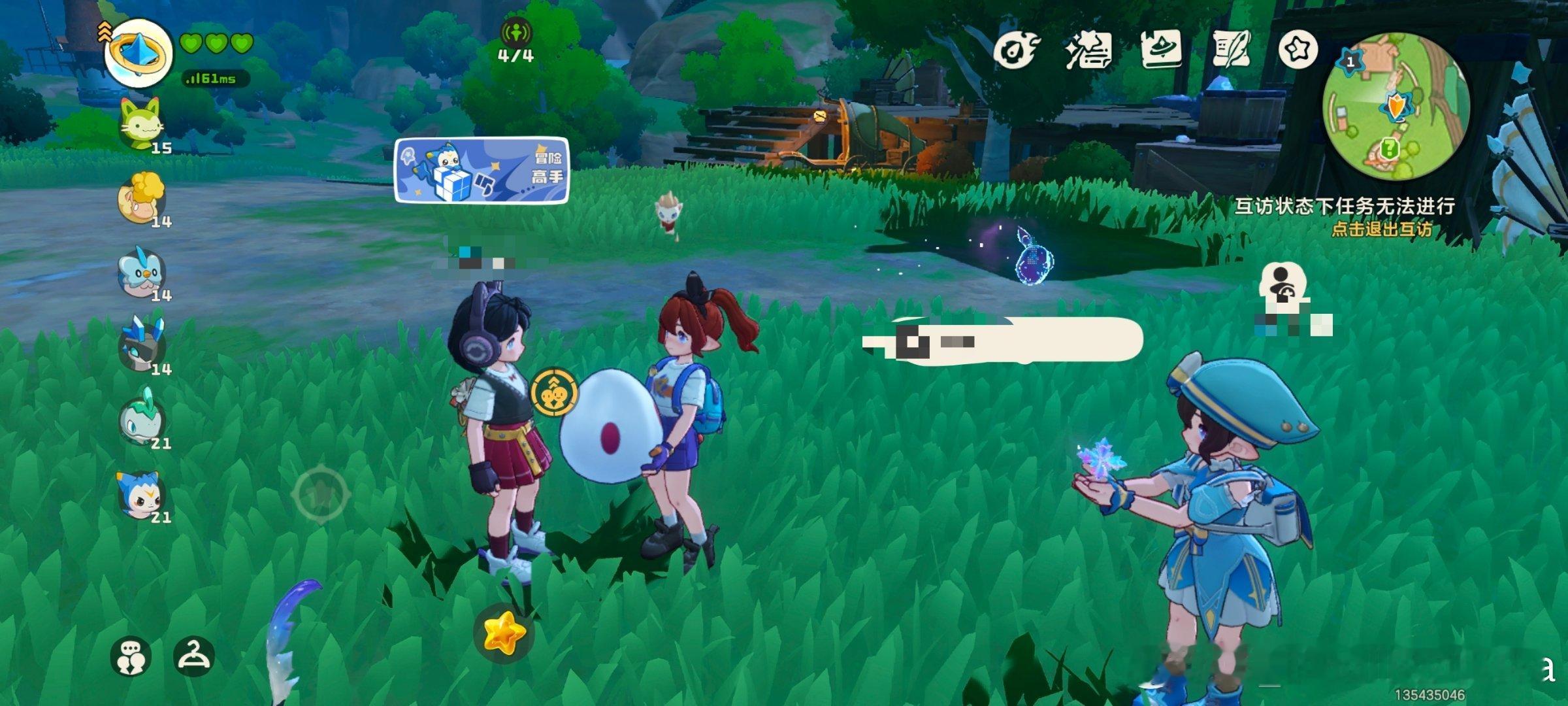
Task: Pick the green leaf-crested pet at level 21
Action: point(141,420)
